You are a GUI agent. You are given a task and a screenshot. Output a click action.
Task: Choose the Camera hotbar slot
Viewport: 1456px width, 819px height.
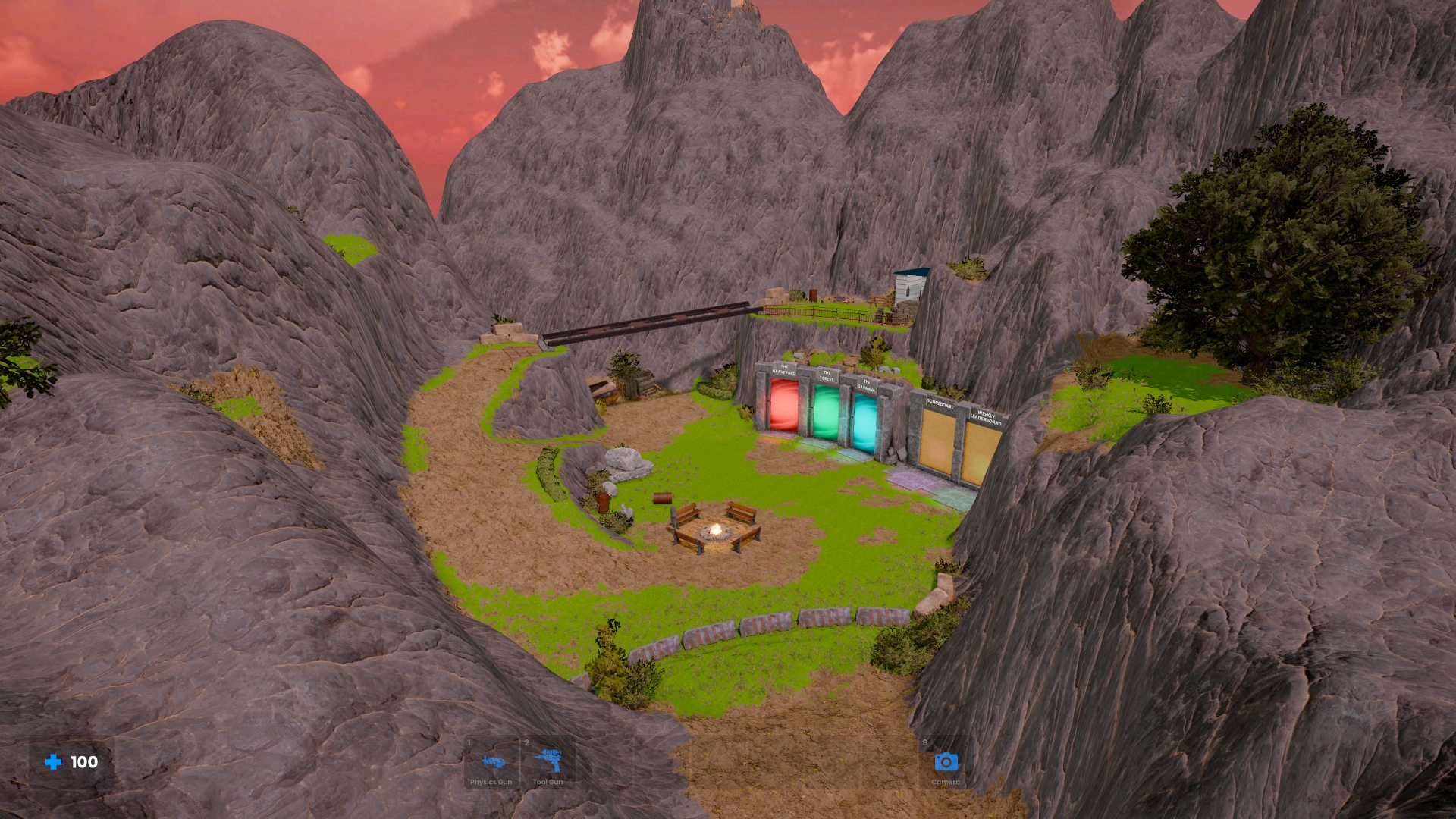click(x=945, y=763)
